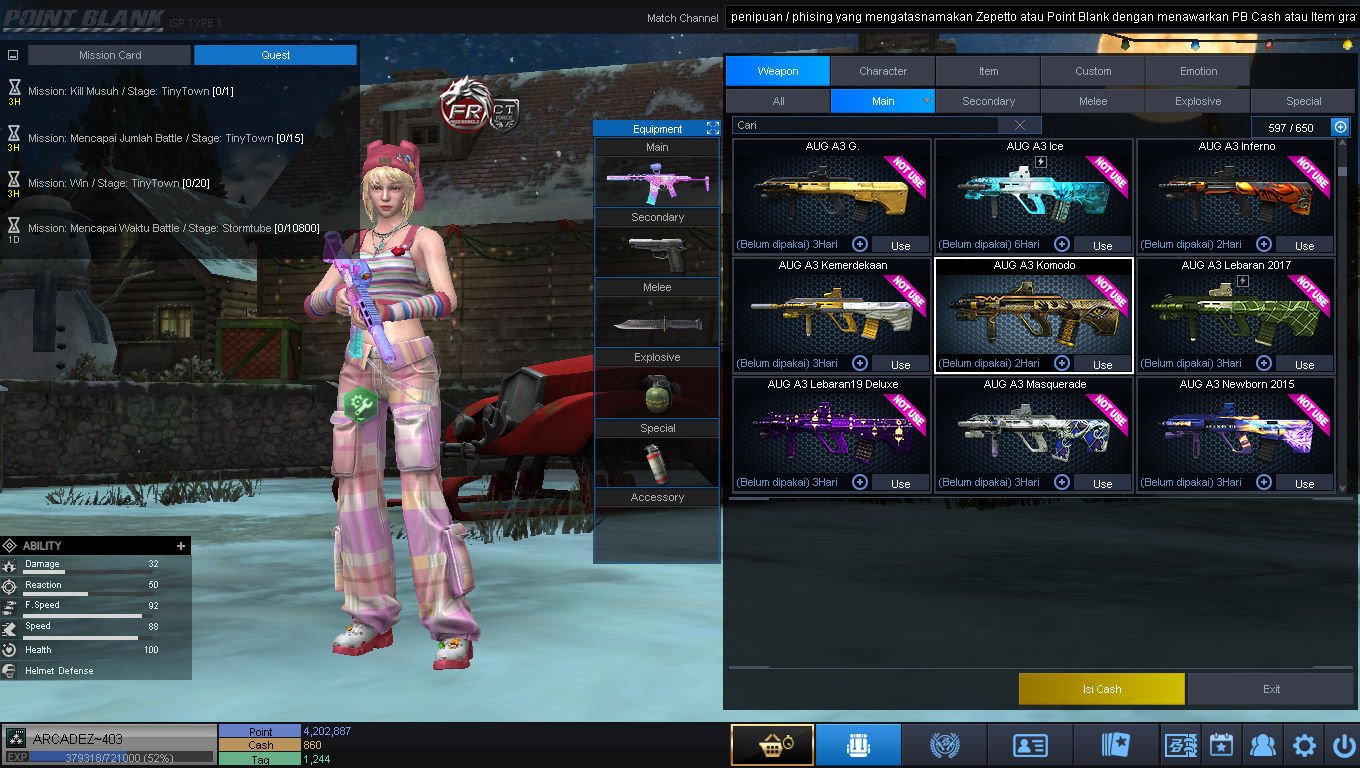The height and width of the screenshot is (768, 1360).
Task: Show Melee weapons list
Action: [1093, 101]
